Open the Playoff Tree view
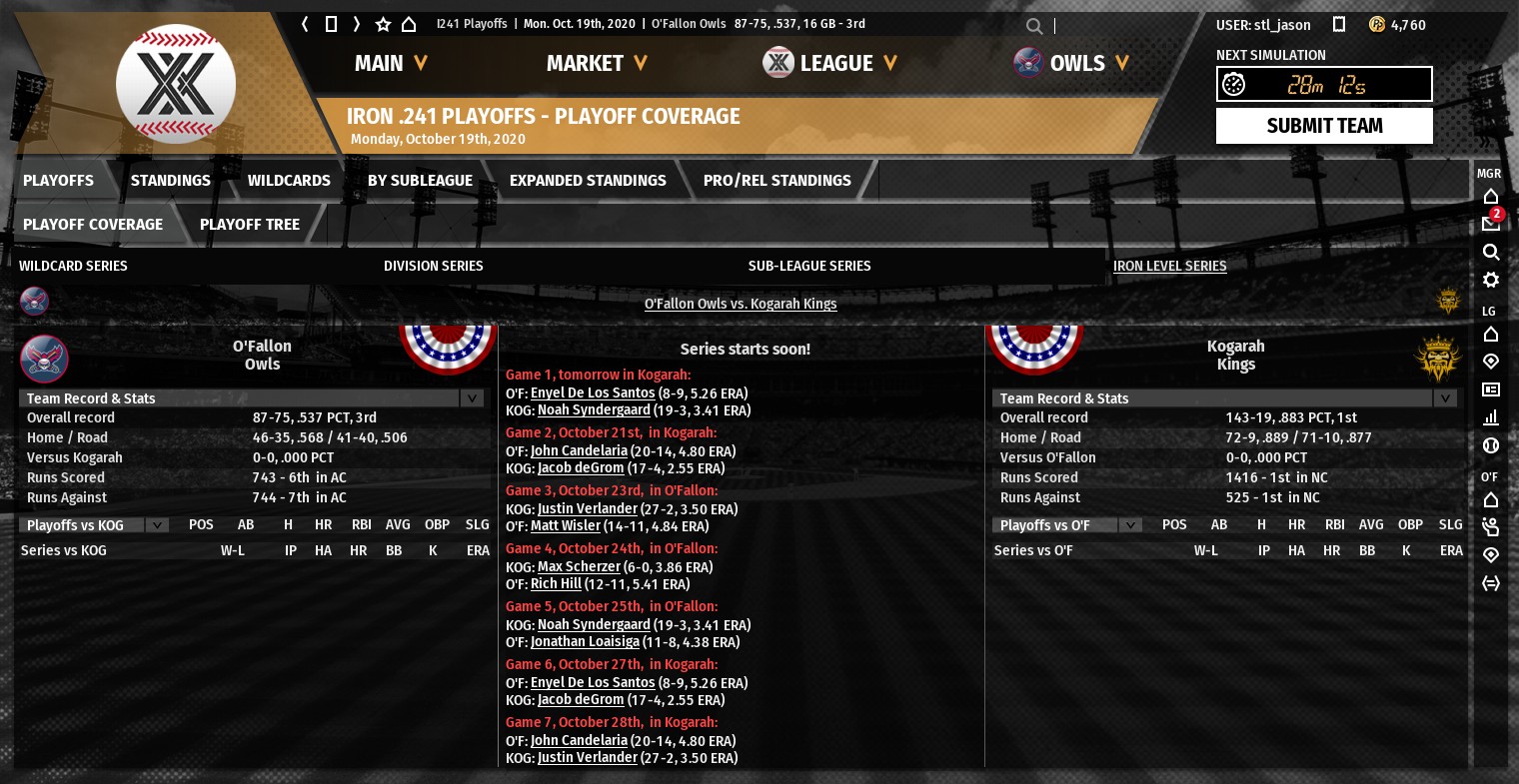 click(x=249, y=225)
